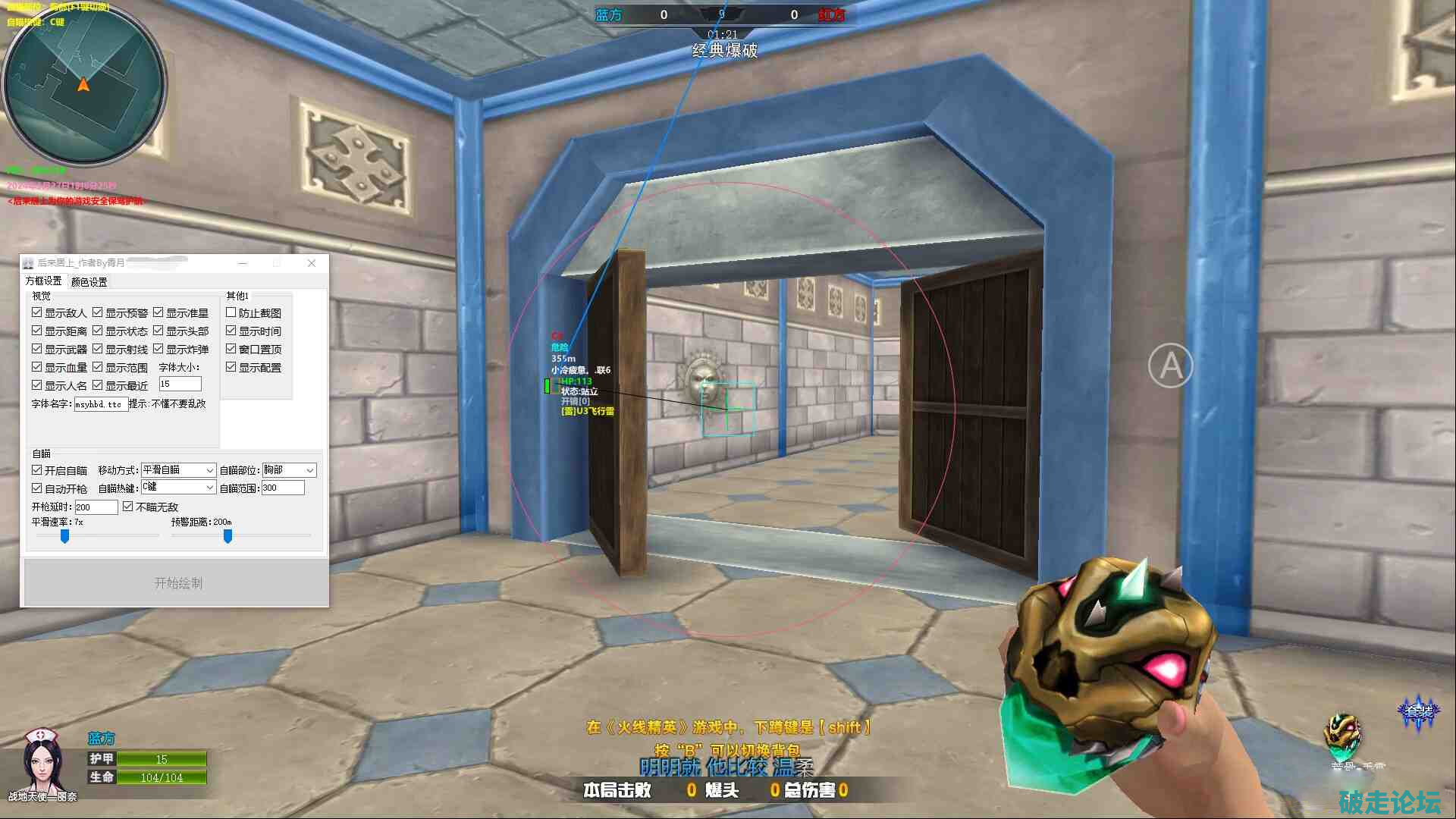Enable the 防止截图 checkbox
1456x819 pixels.
[231, 312]
